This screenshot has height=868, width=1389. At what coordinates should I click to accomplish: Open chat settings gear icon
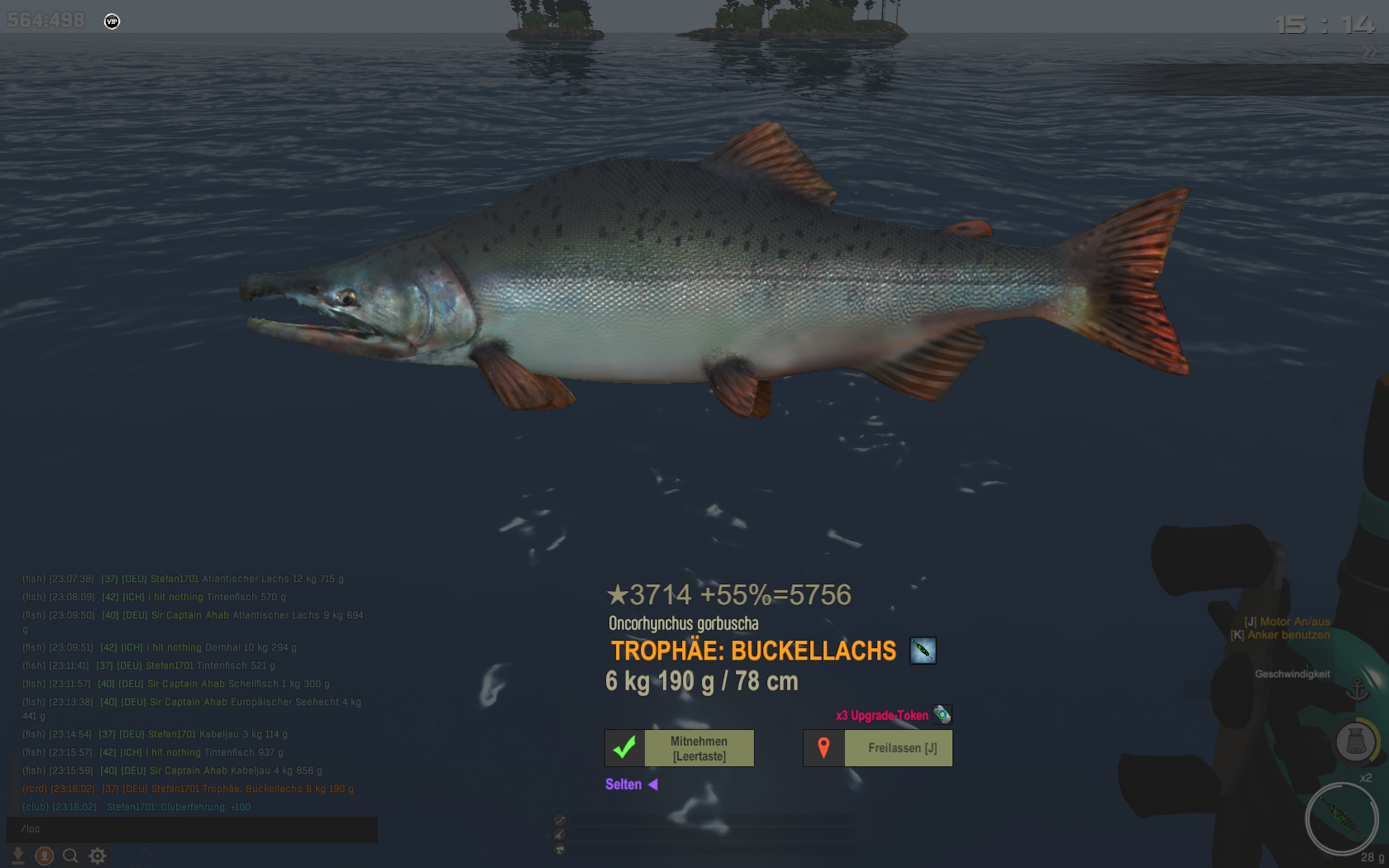pos(98,856)
